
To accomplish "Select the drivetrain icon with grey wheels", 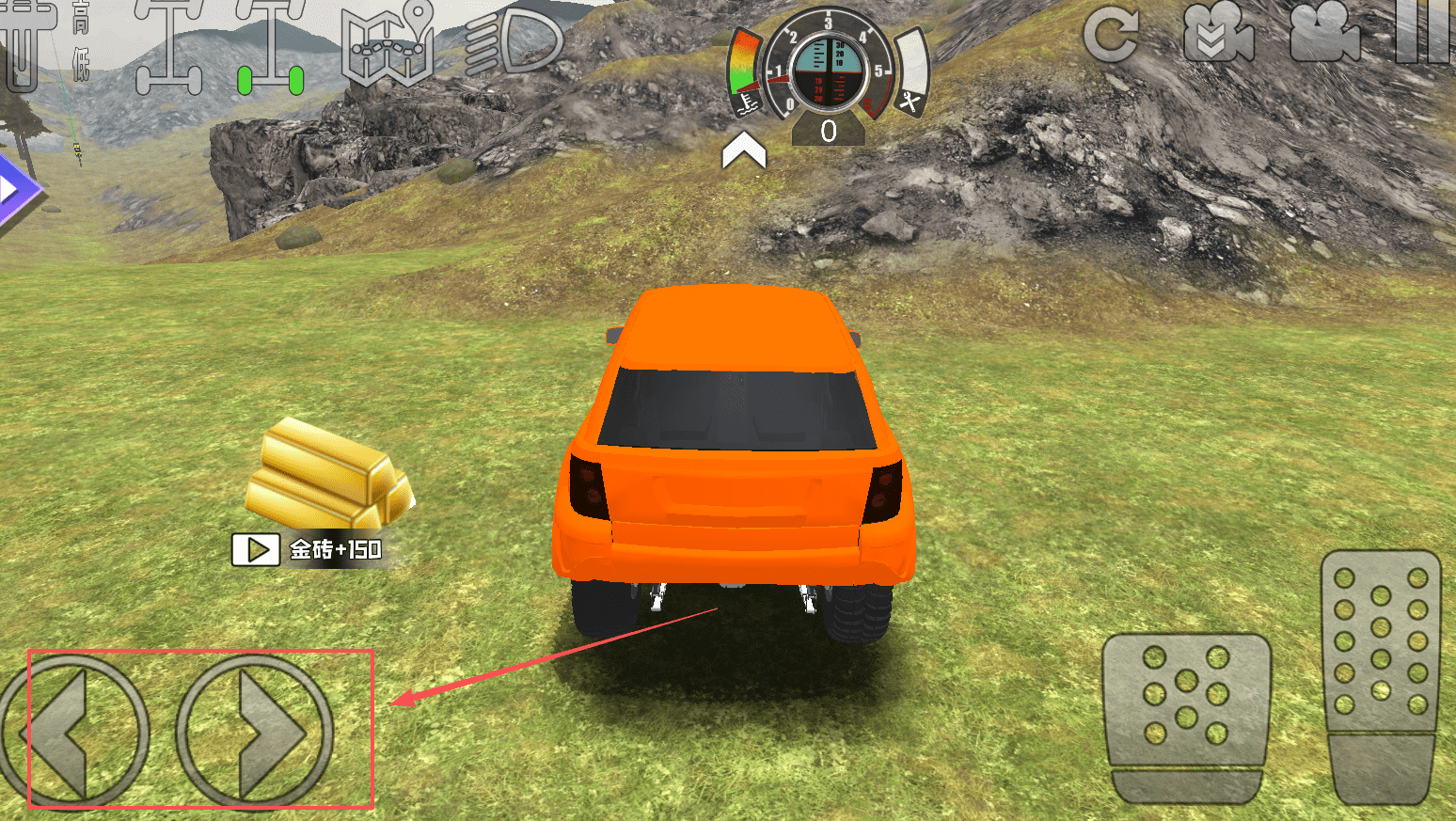I will [x=169, y=47].
